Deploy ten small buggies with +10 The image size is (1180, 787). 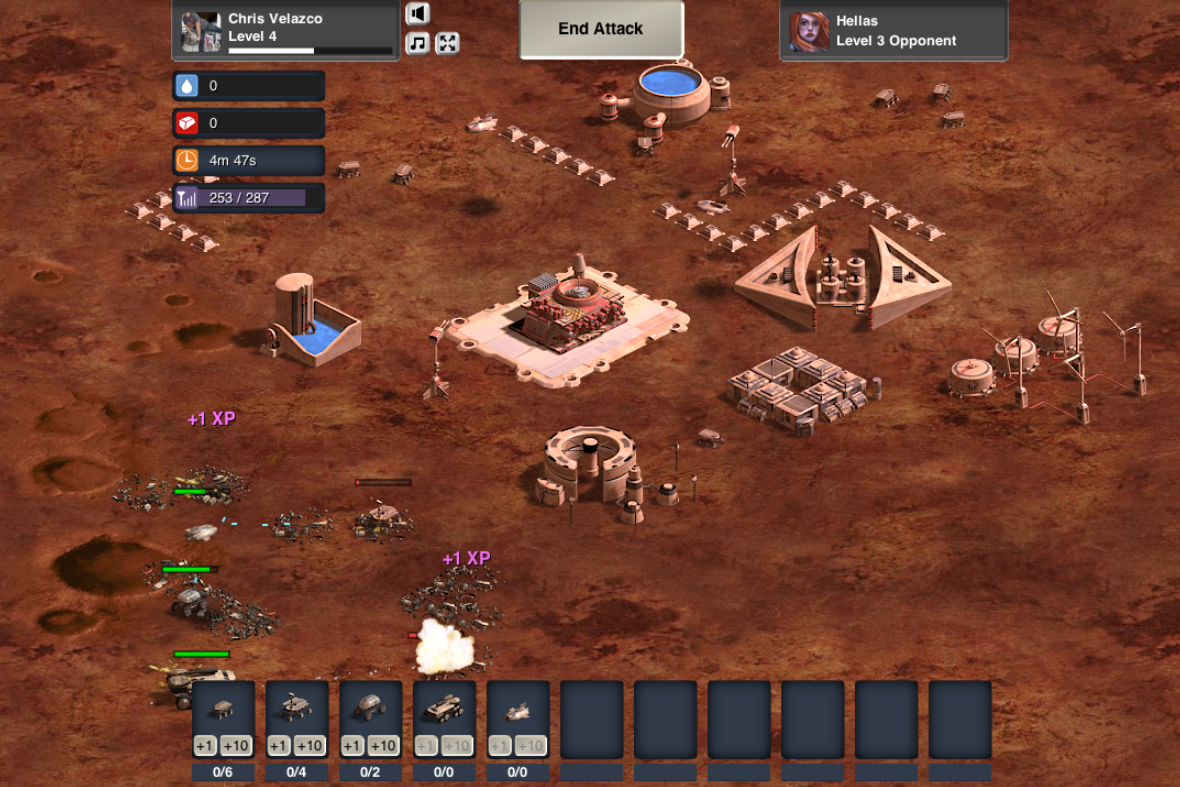(237, 746)
